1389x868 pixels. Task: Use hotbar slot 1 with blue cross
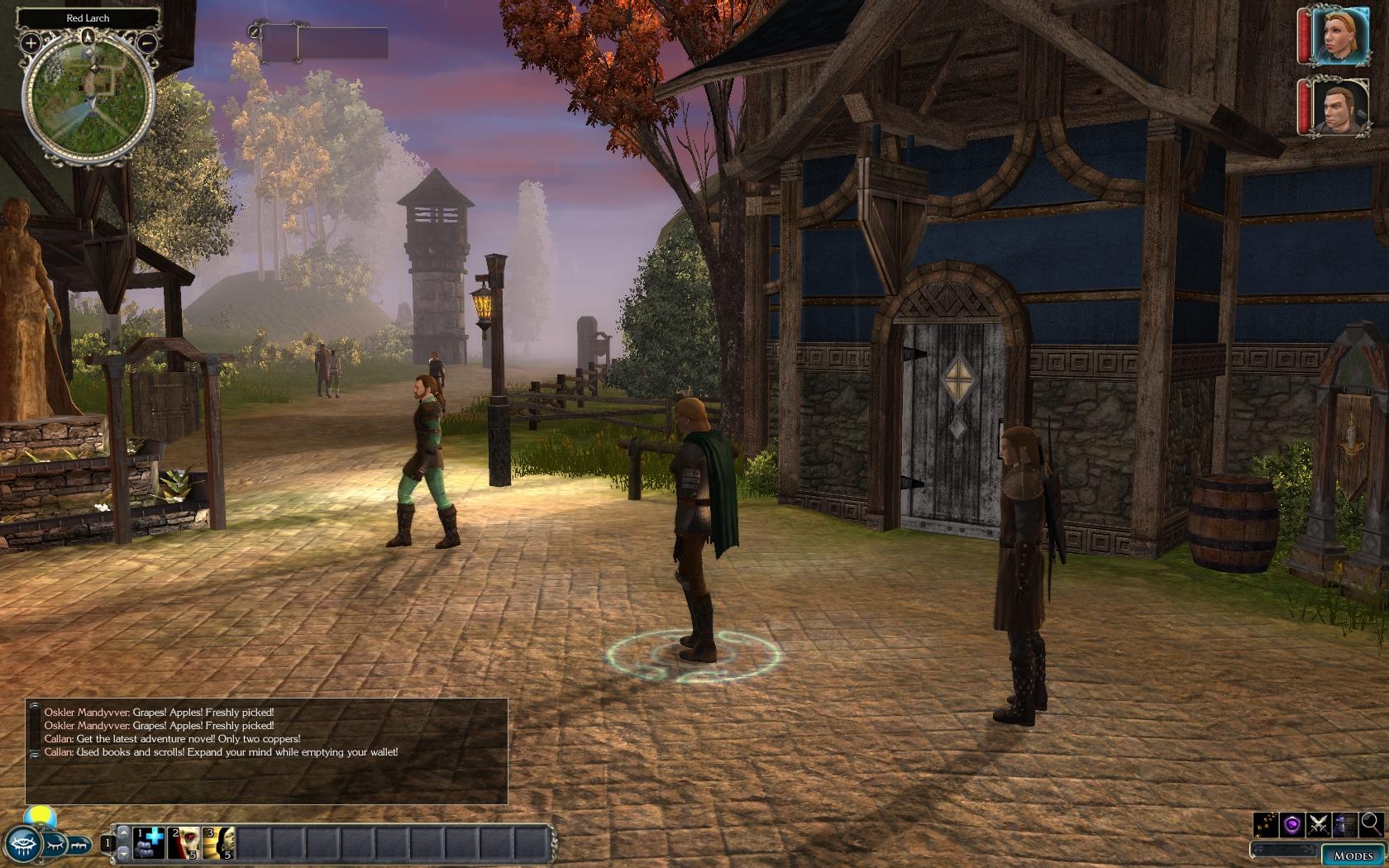click(x=149, y=842)
